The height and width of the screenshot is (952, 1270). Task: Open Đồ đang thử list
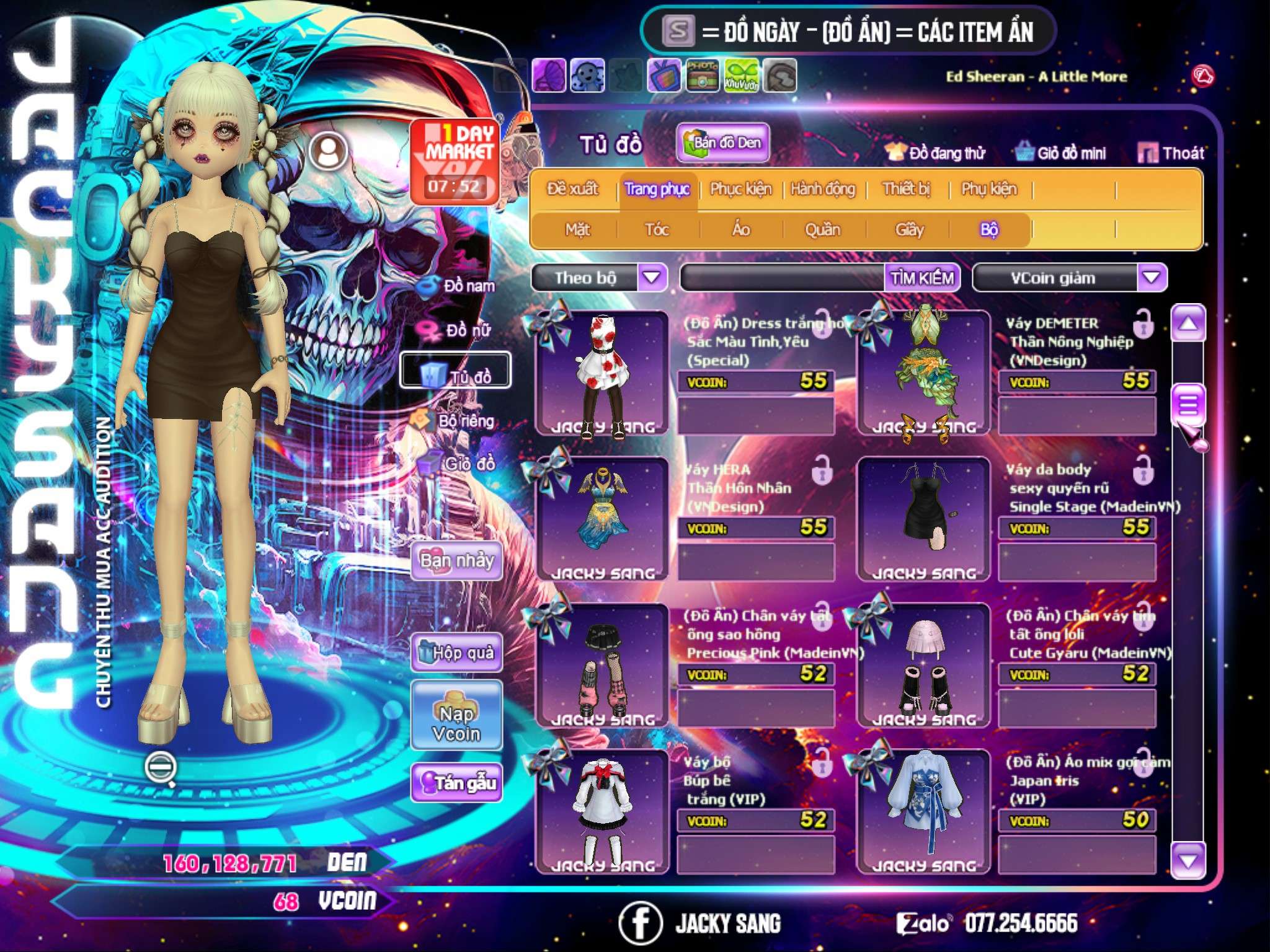935,152
